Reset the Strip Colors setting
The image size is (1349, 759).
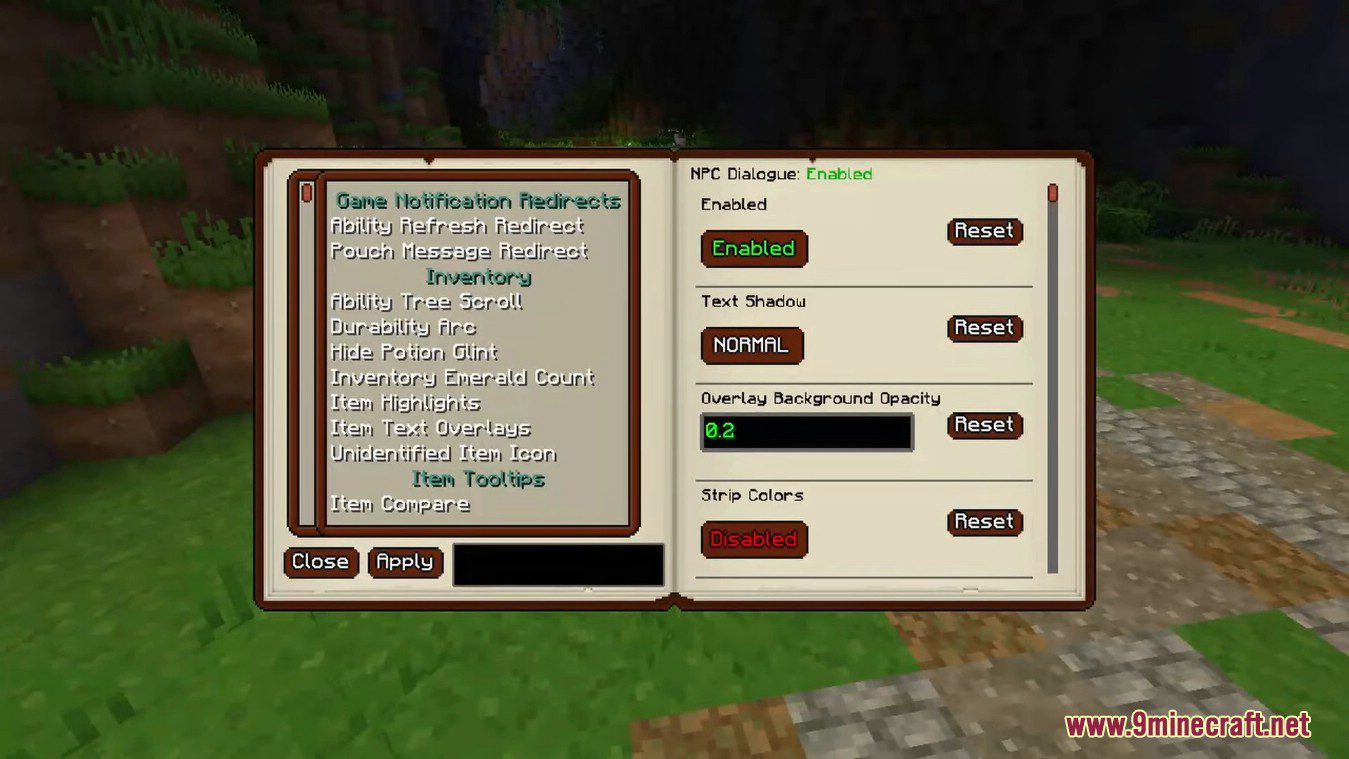click(984, 521)
